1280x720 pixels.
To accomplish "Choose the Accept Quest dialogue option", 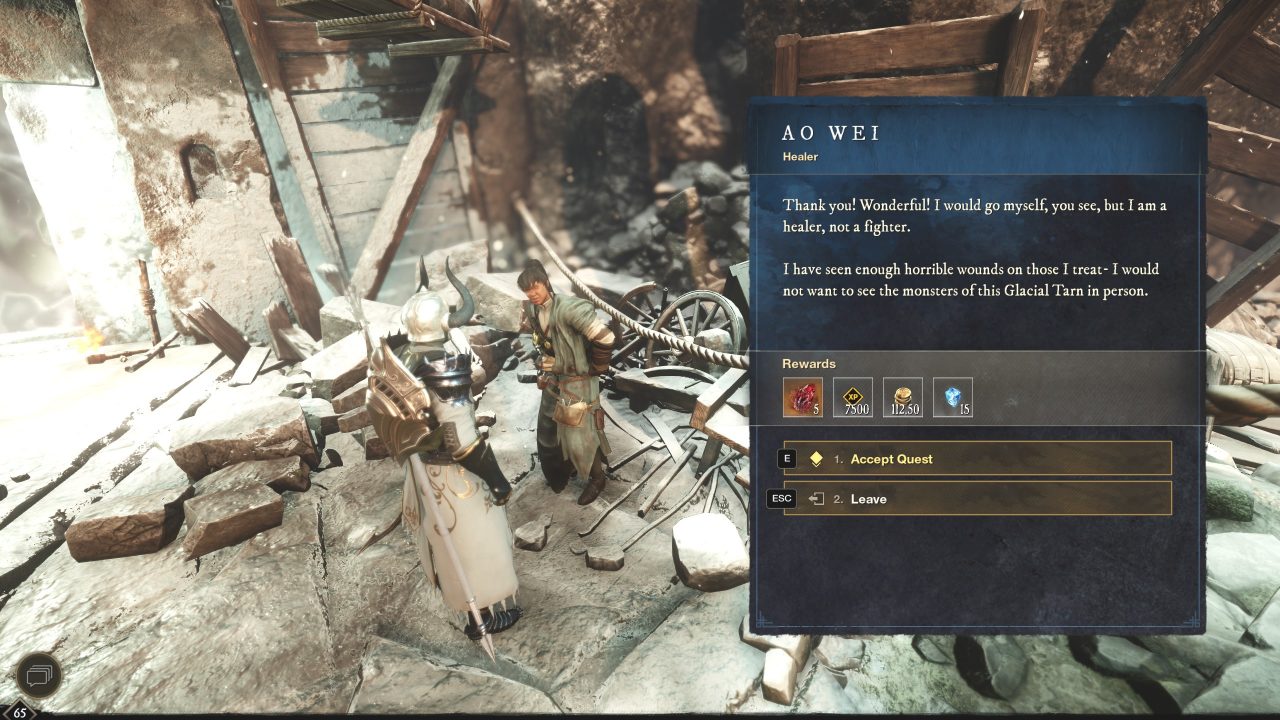I will 890,458.
